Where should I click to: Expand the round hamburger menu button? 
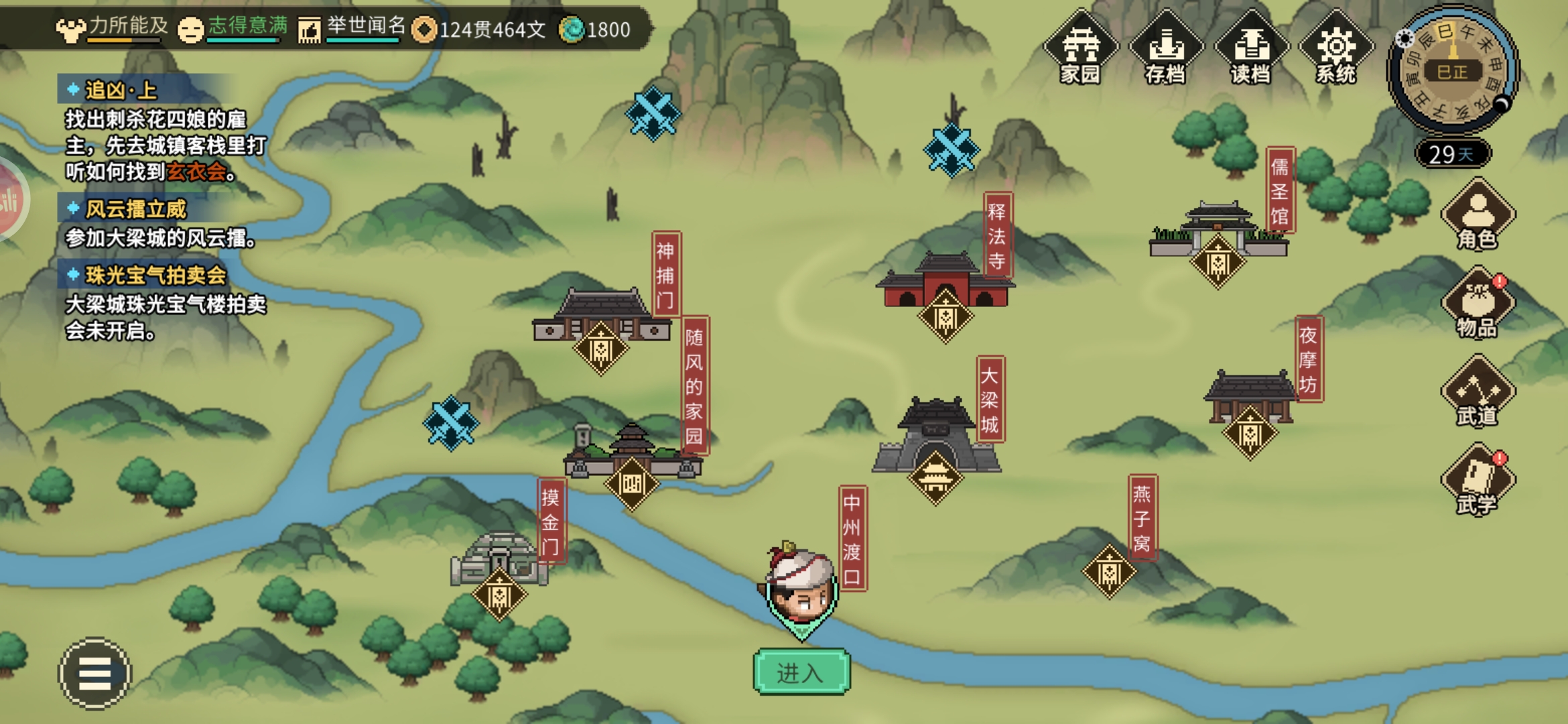[94, 673]
